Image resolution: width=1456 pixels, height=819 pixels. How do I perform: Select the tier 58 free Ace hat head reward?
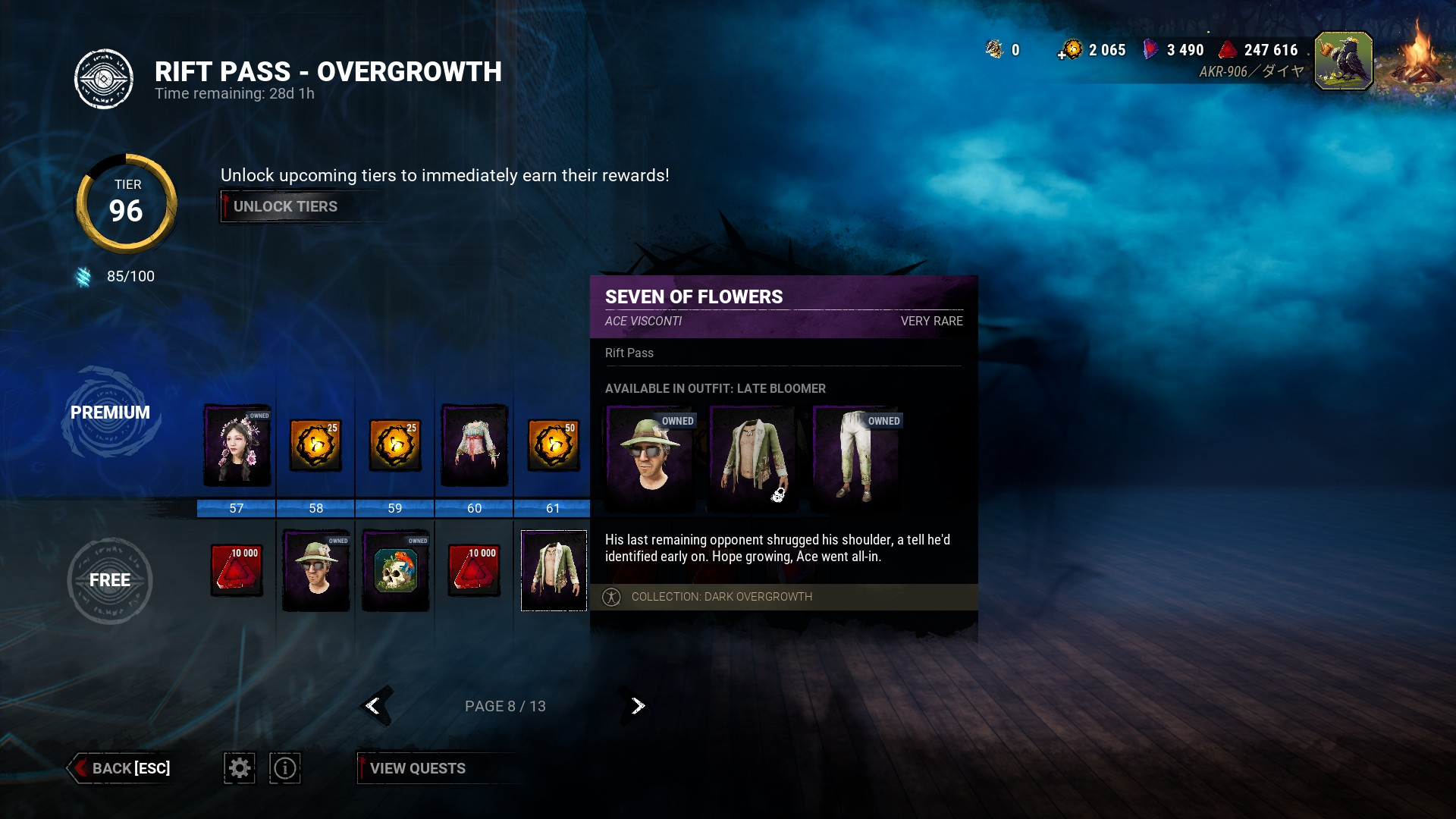click(316, 570)
